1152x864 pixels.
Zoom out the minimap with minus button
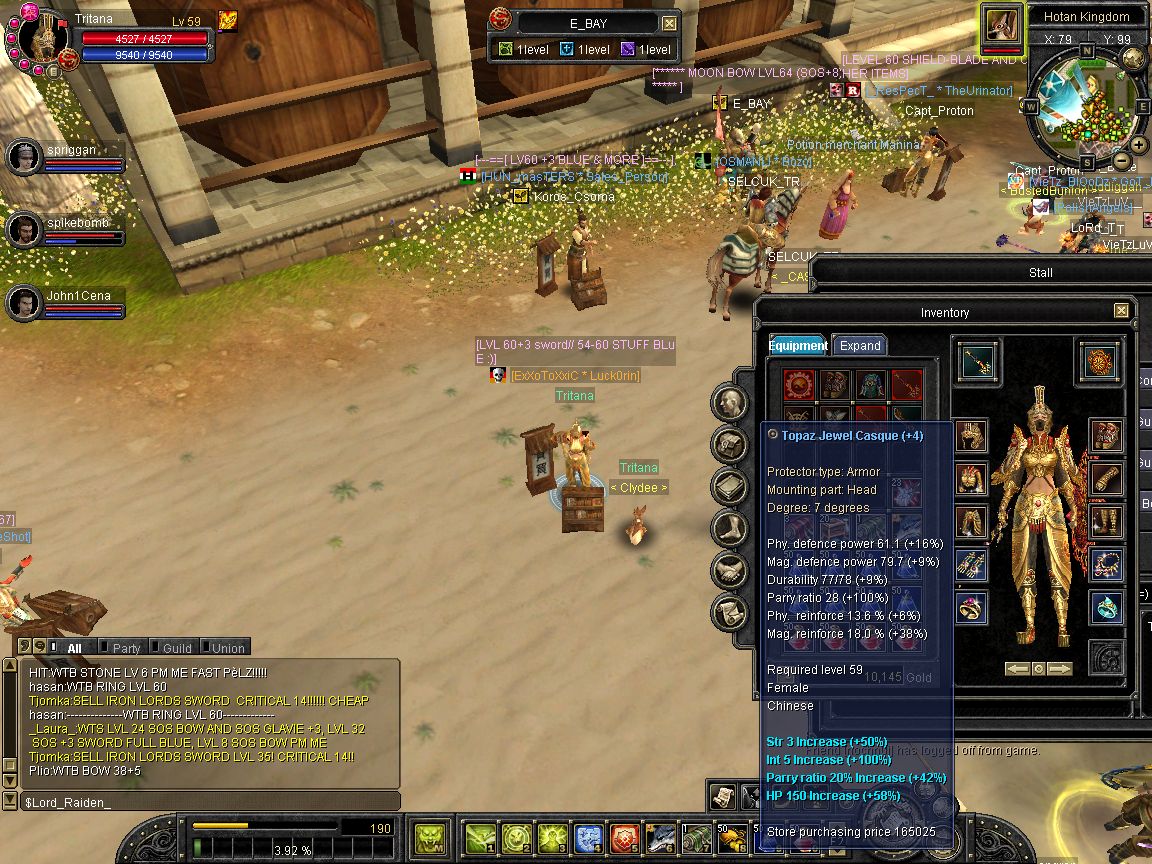pos(1122,162)
